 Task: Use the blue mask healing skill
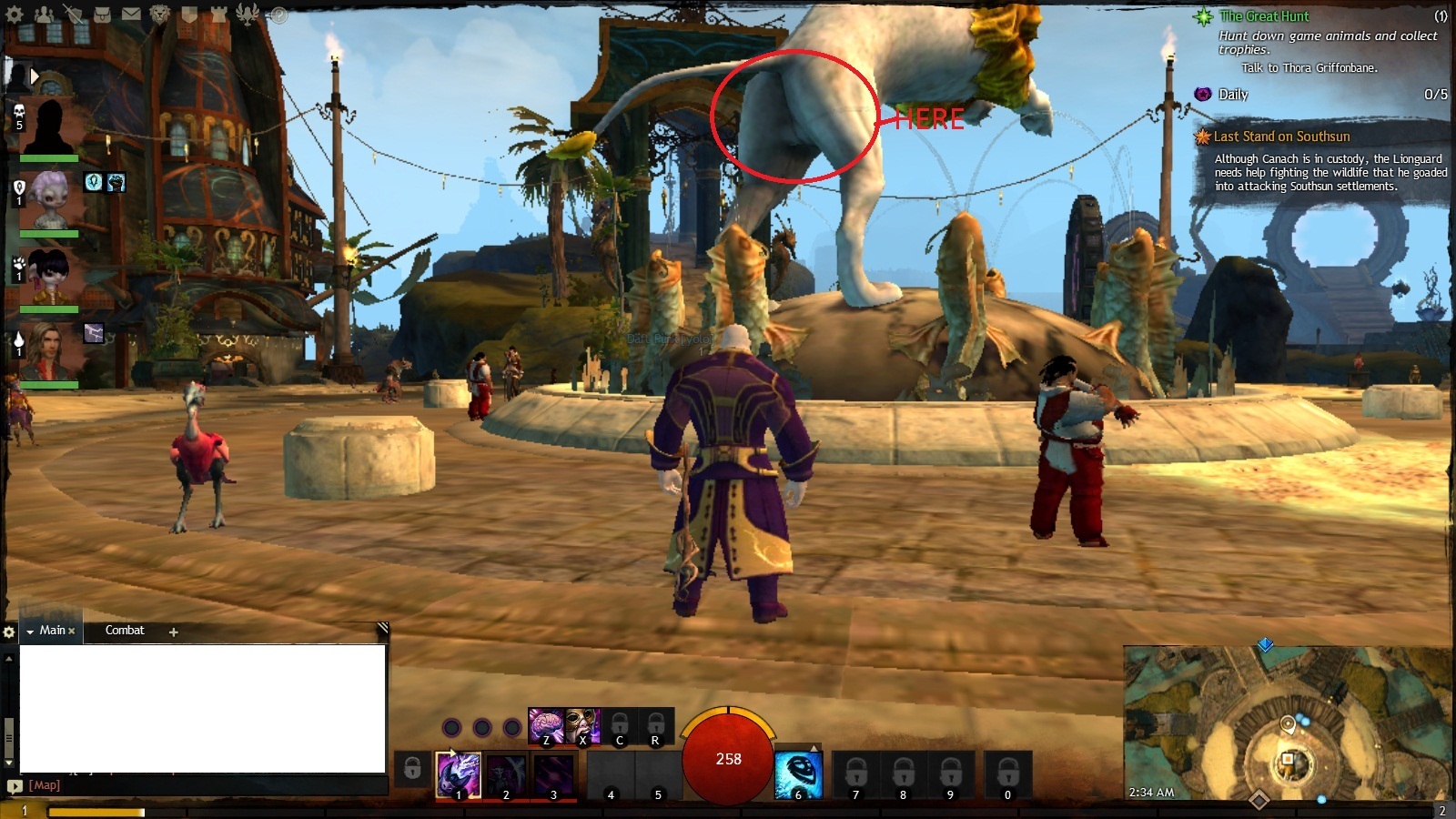798,774
